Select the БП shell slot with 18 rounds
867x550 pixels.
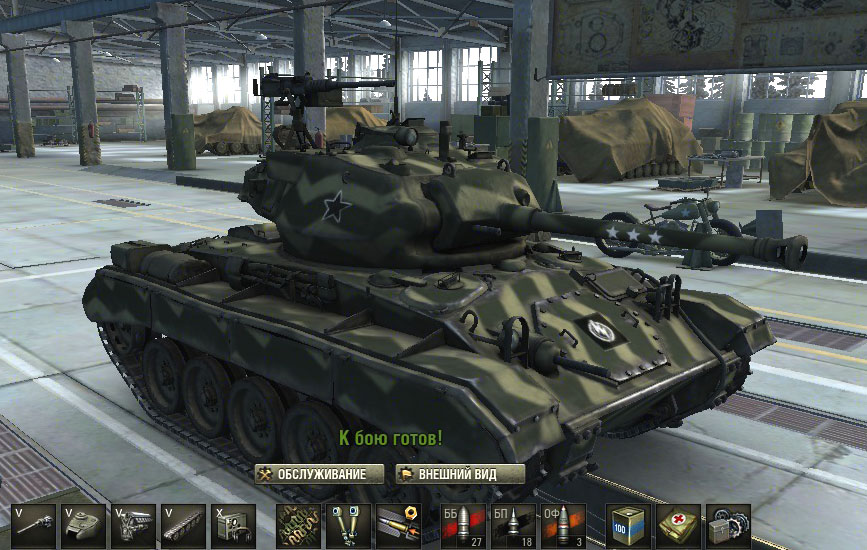pyautogui.click(x=513, y=525)
